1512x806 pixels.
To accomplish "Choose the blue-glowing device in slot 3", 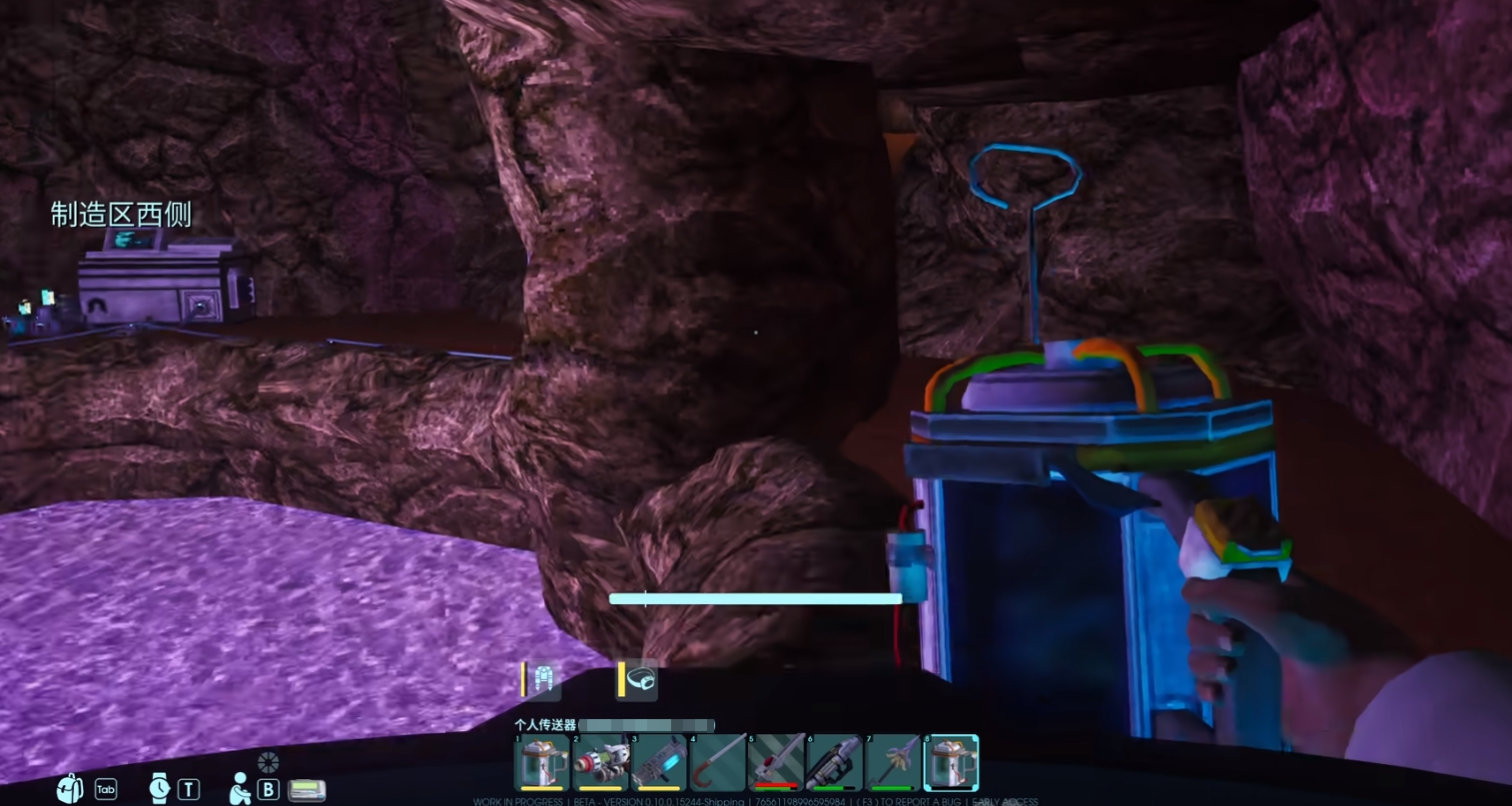I will [659, 764].
